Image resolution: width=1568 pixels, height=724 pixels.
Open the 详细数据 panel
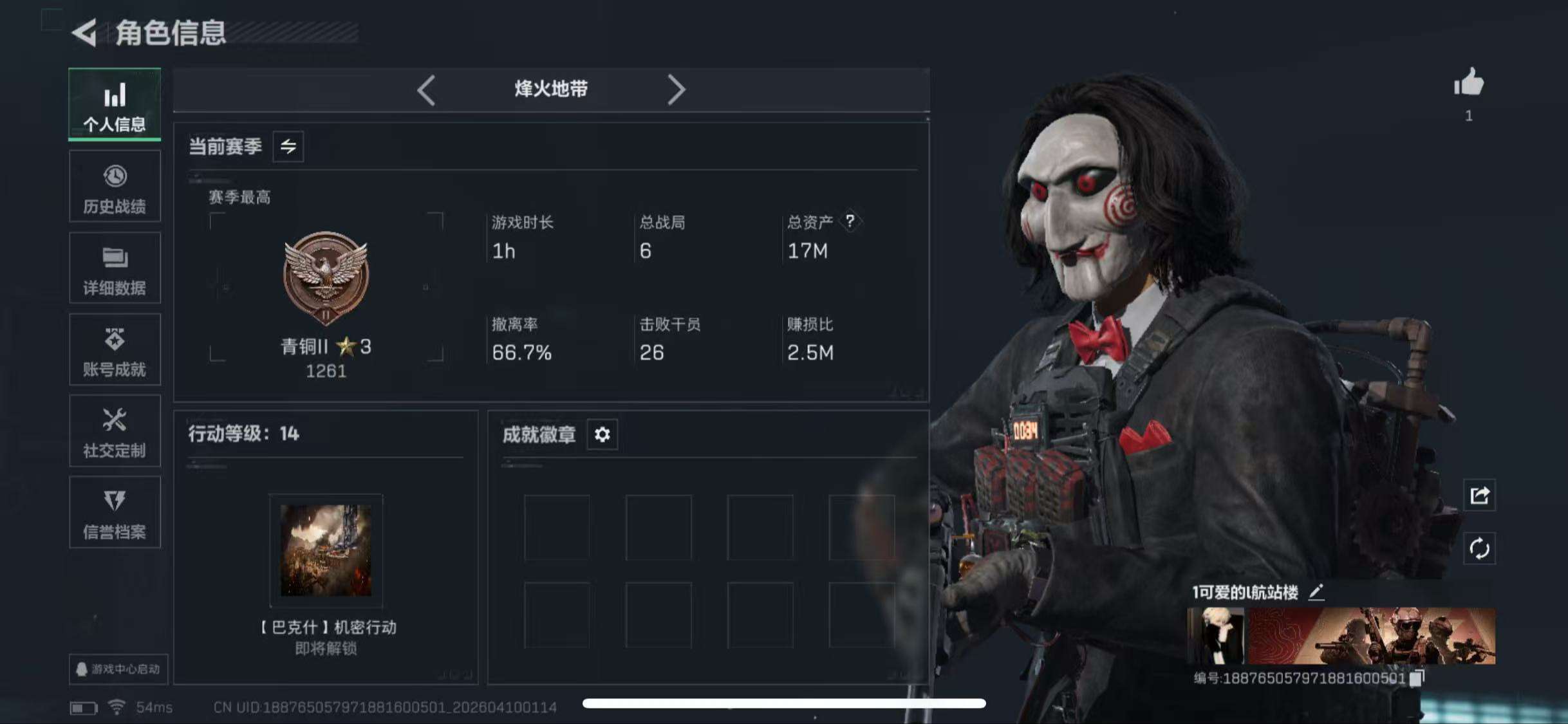115,268
